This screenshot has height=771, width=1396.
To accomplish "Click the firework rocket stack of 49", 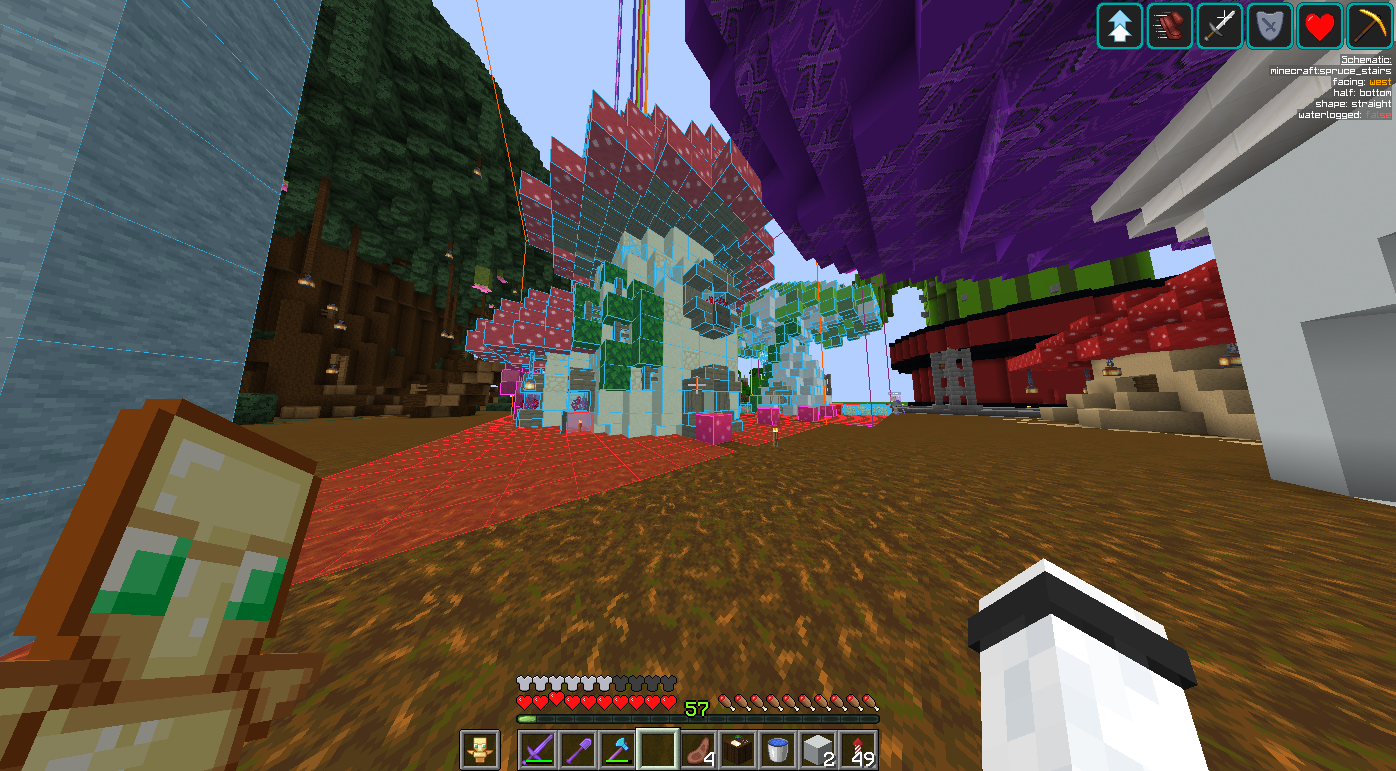I will click(x=858, y=749).
